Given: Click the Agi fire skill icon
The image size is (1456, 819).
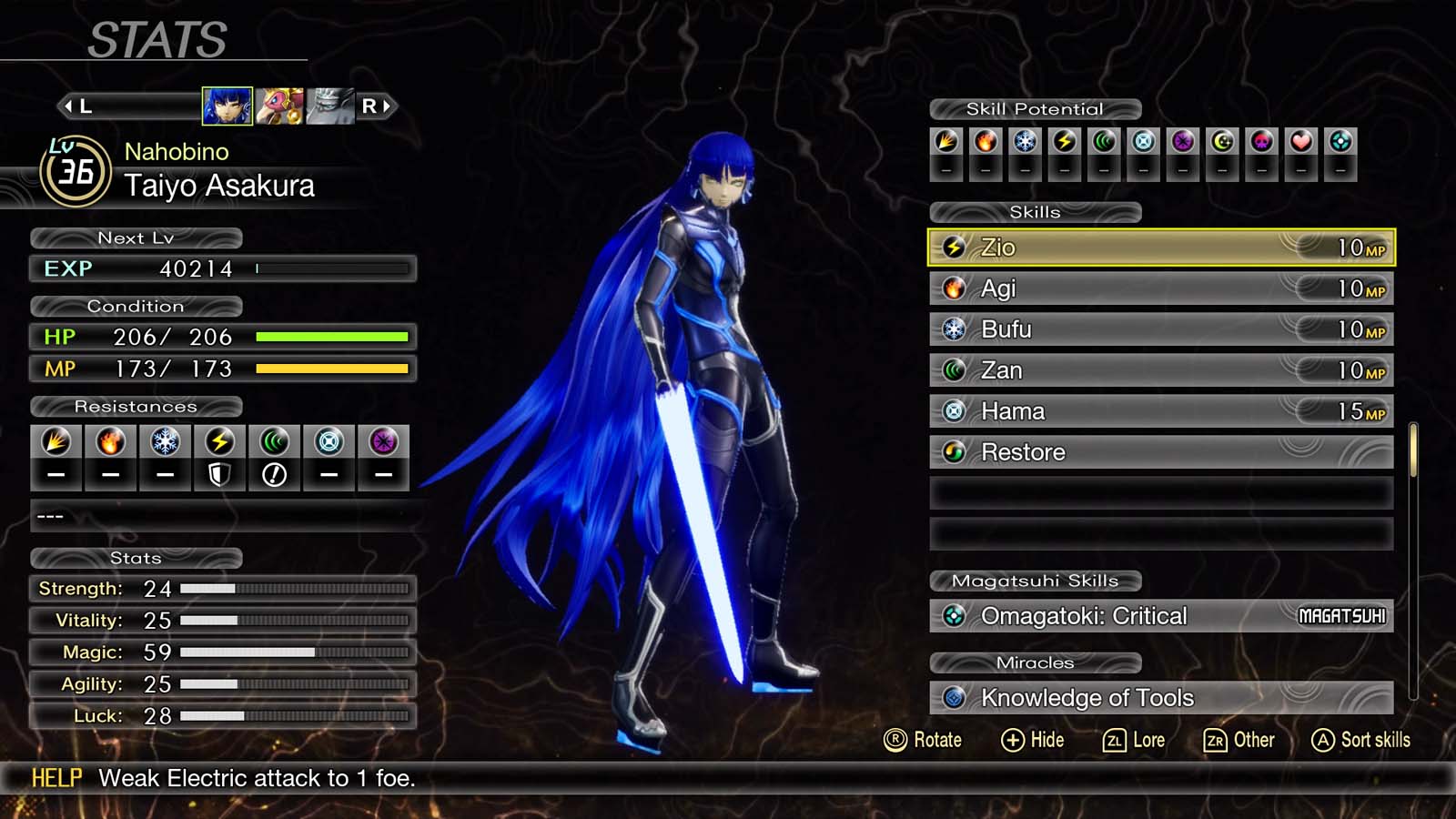Looking at the screenshot, I should [955, 288].
